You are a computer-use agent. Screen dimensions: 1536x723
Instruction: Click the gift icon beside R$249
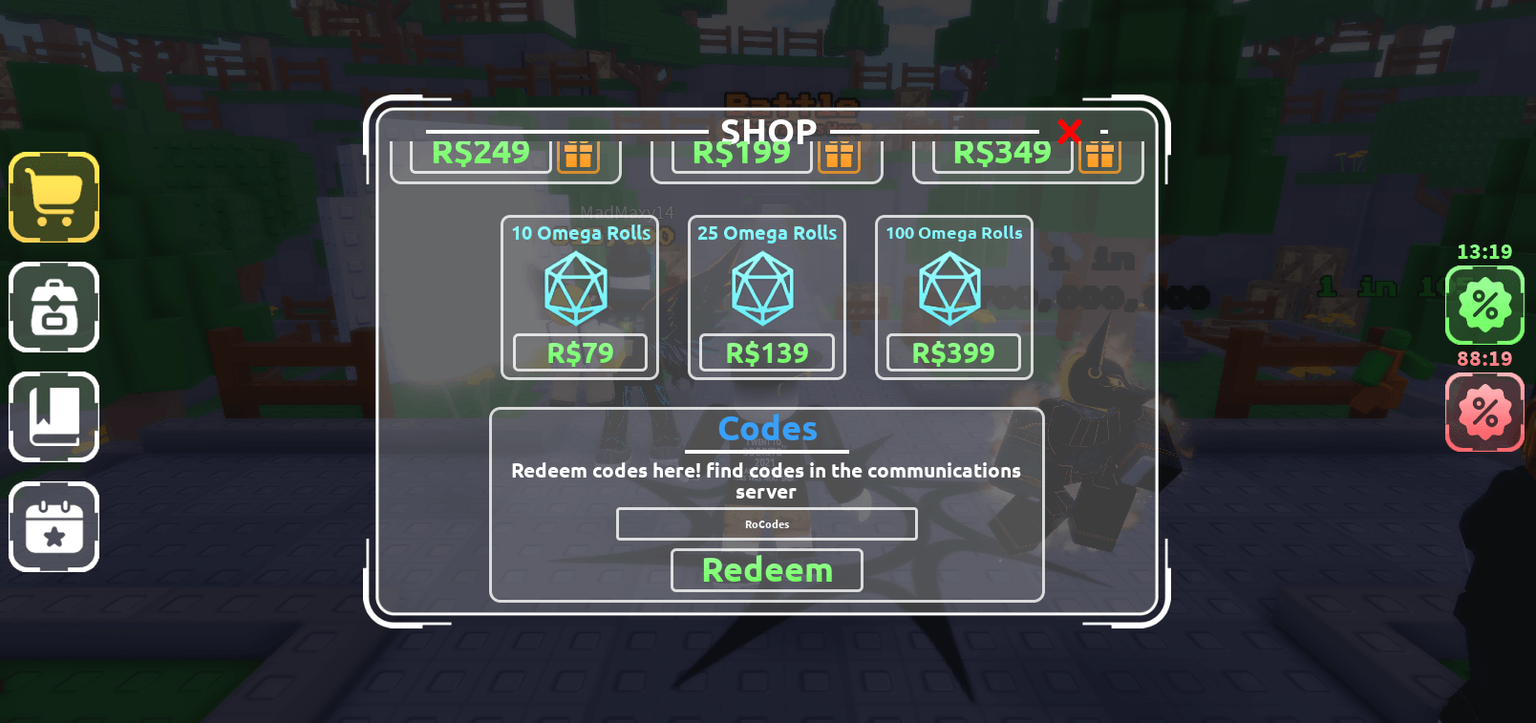(x=579, y=156)
